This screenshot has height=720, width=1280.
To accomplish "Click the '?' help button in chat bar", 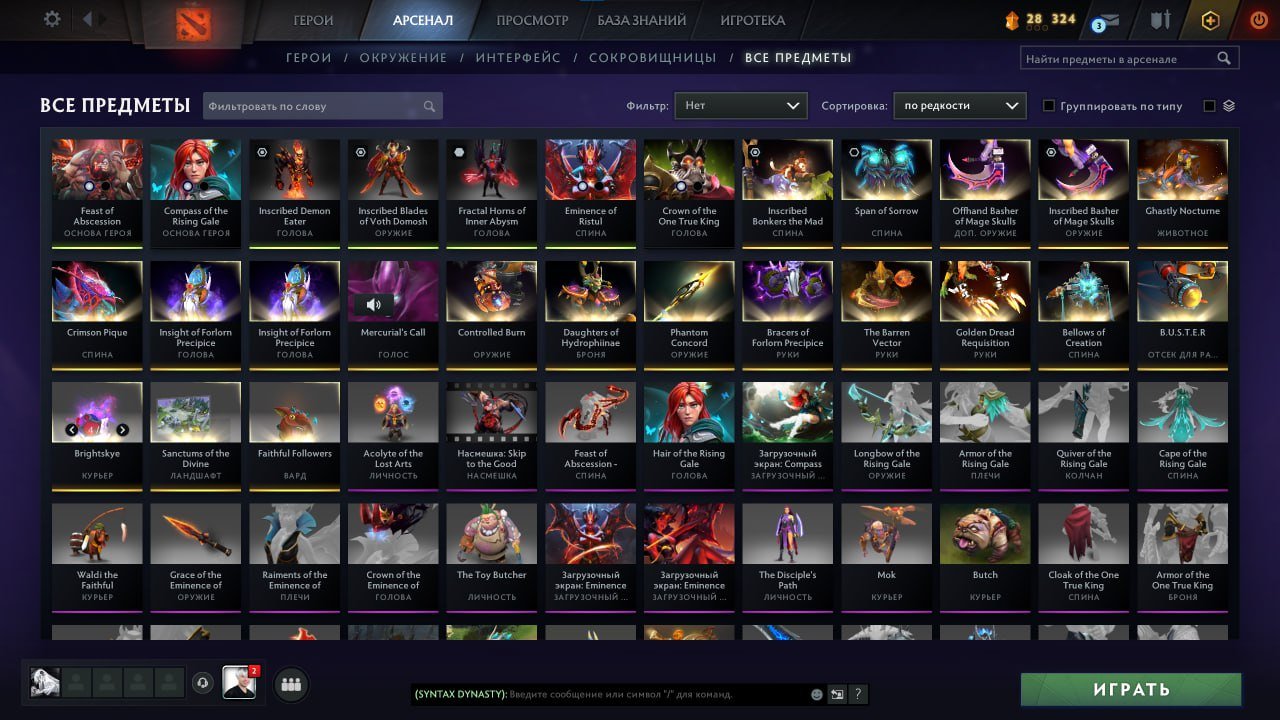I will pos(857,693).
